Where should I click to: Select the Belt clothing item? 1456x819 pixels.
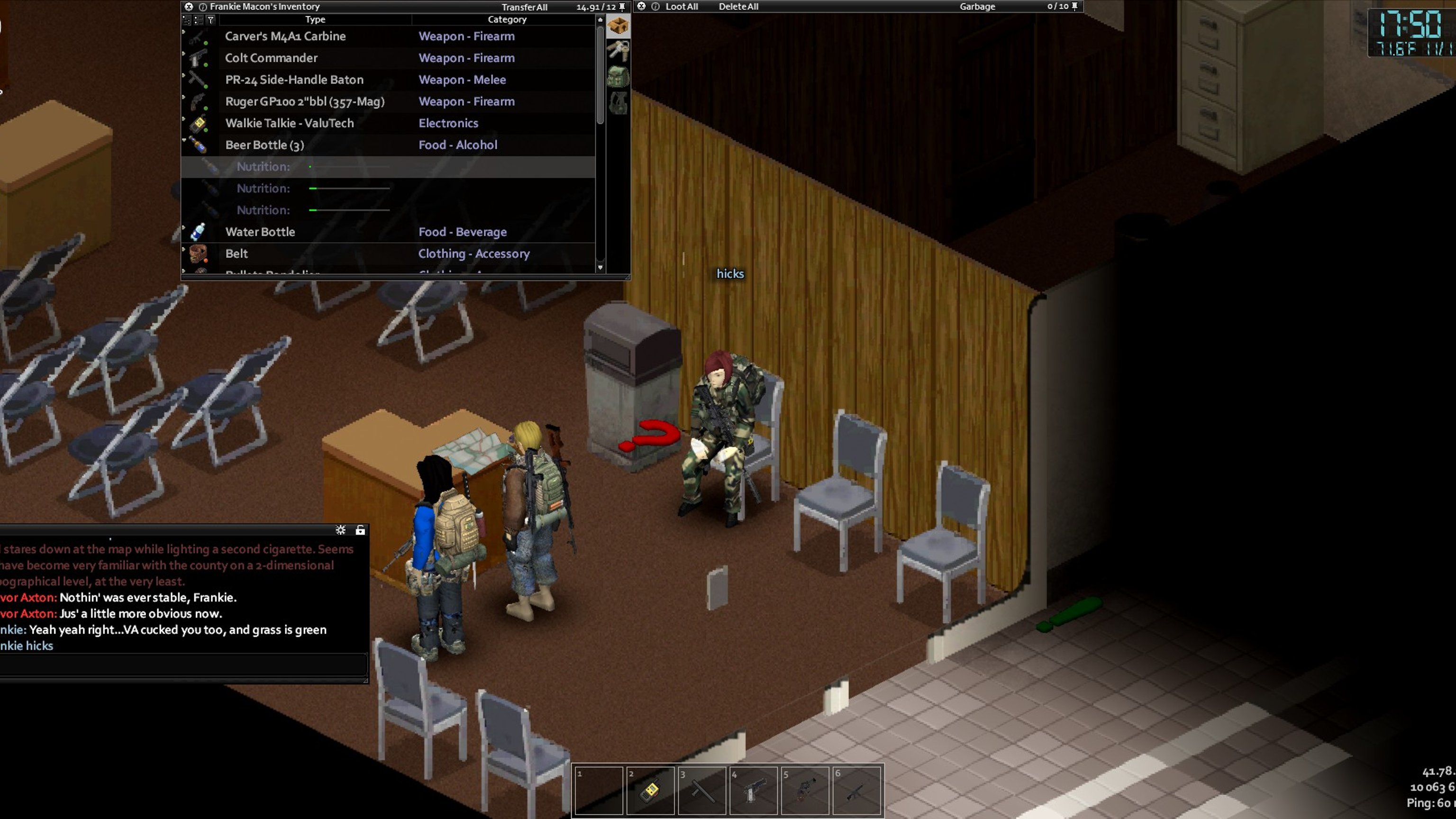236,254
